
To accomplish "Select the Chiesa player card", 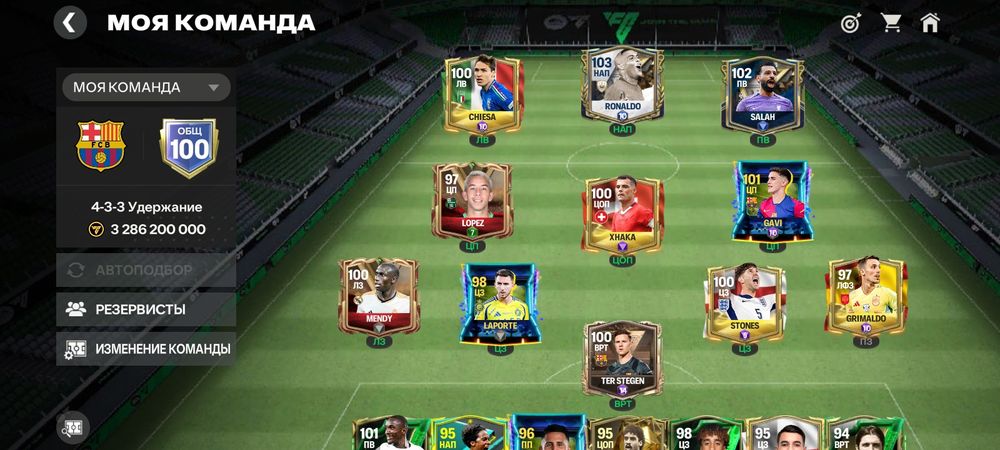I will click(482, 94).
